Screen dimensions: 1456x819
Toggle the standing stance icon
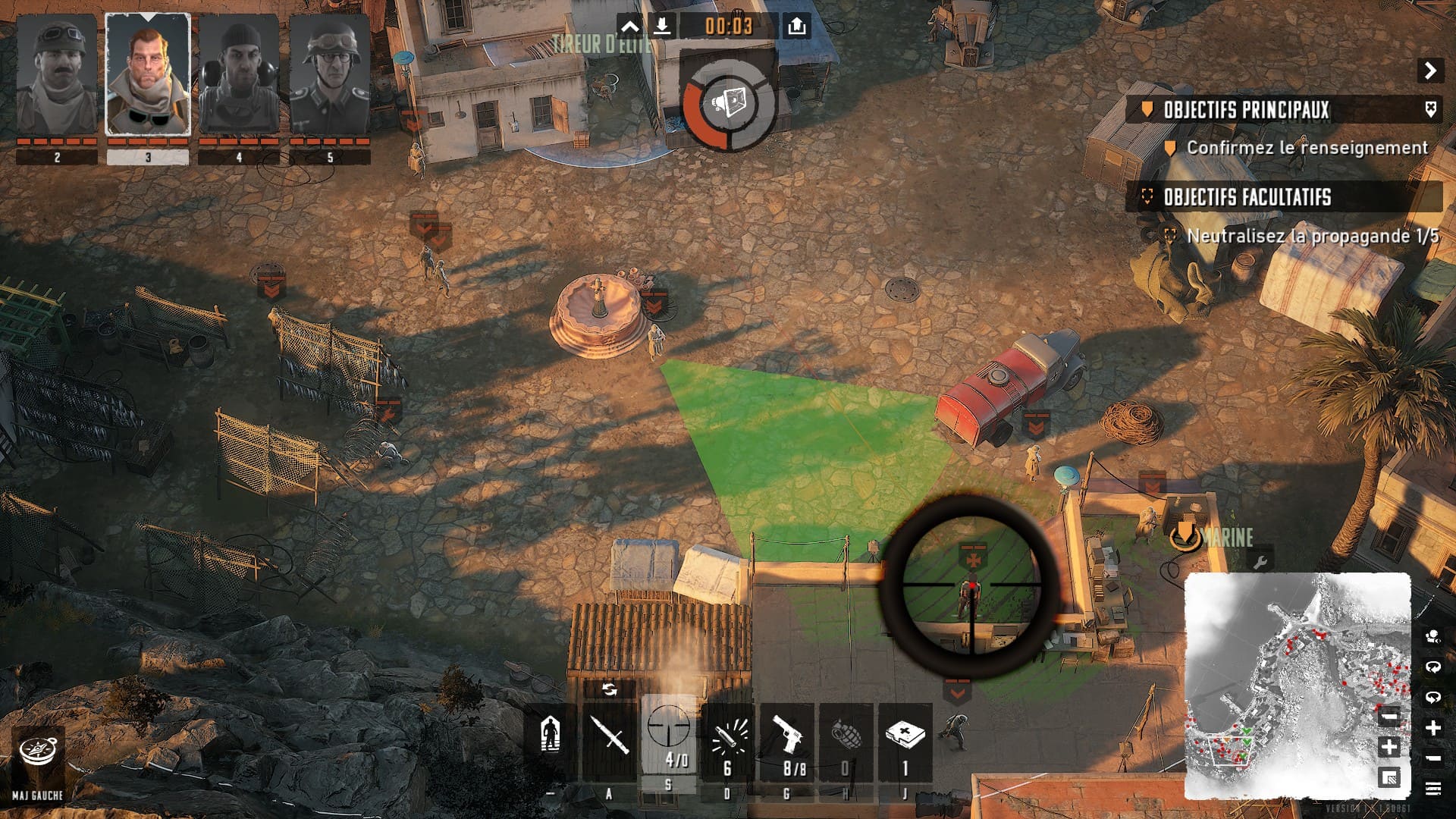point(551,736)
